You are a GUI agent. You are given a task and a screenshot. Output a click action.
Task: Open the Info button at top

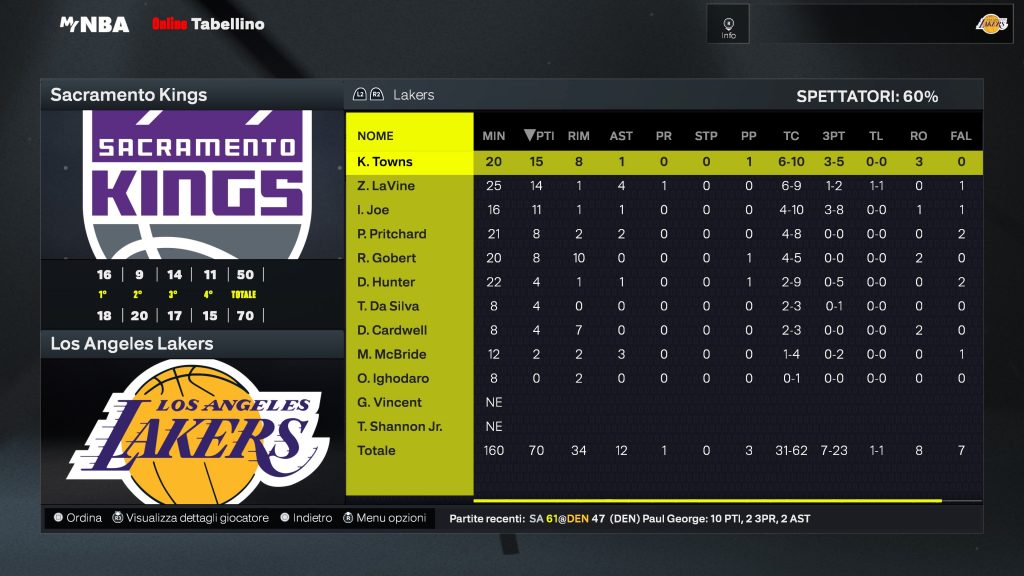[728, 24]
